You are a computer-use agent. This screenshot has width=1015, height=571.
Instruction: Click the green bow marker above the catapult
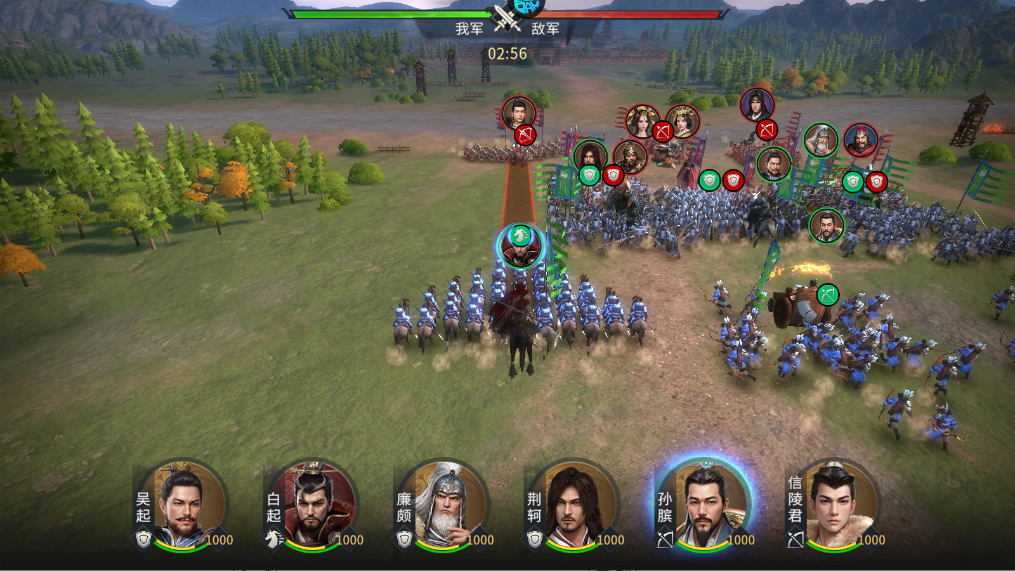pos(827,295)
